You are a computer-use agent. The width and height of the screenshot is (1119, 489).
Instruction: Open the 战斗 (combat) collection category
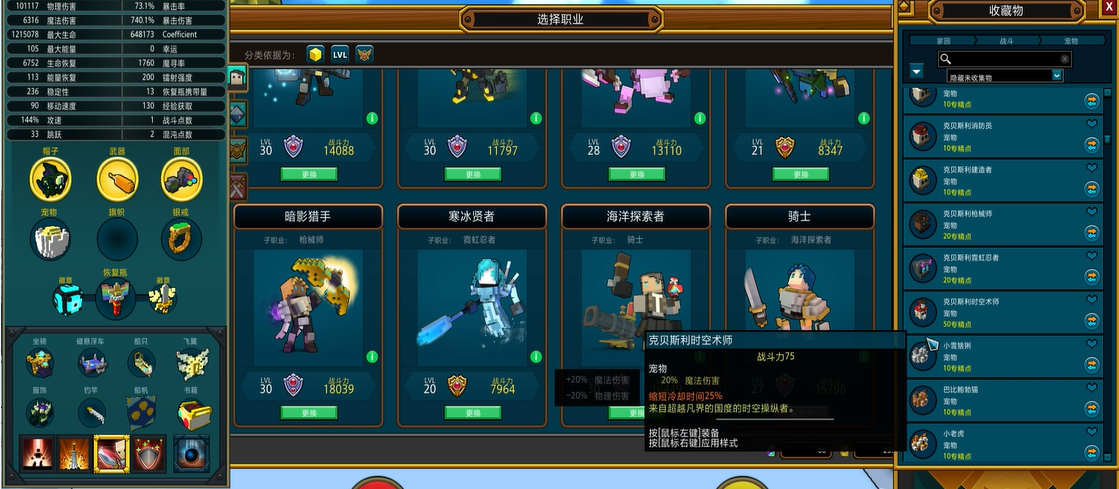[1006, 41]
